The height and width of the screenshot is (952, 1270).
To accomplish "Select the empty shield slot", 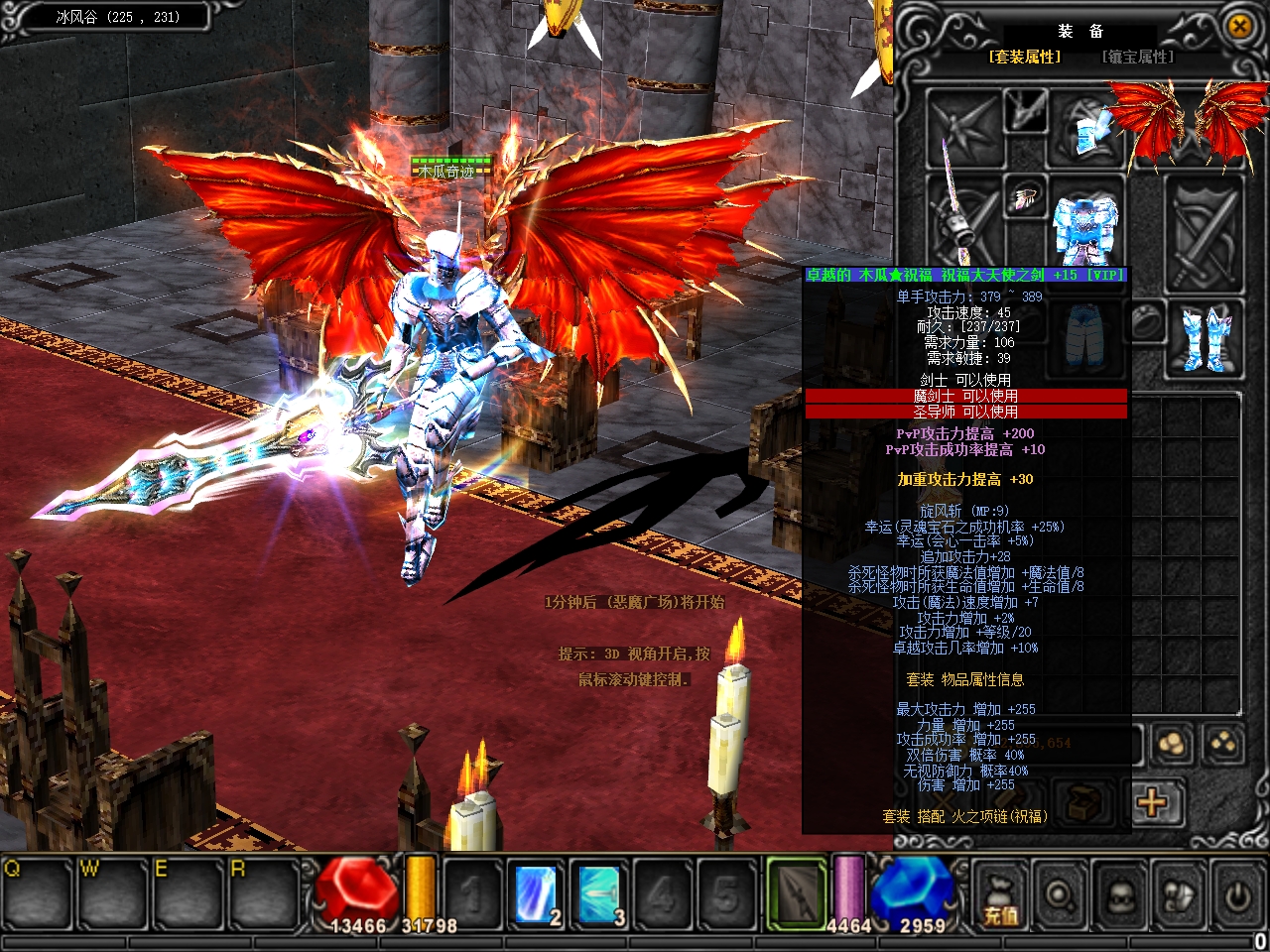I will (x=1203, y=234).
